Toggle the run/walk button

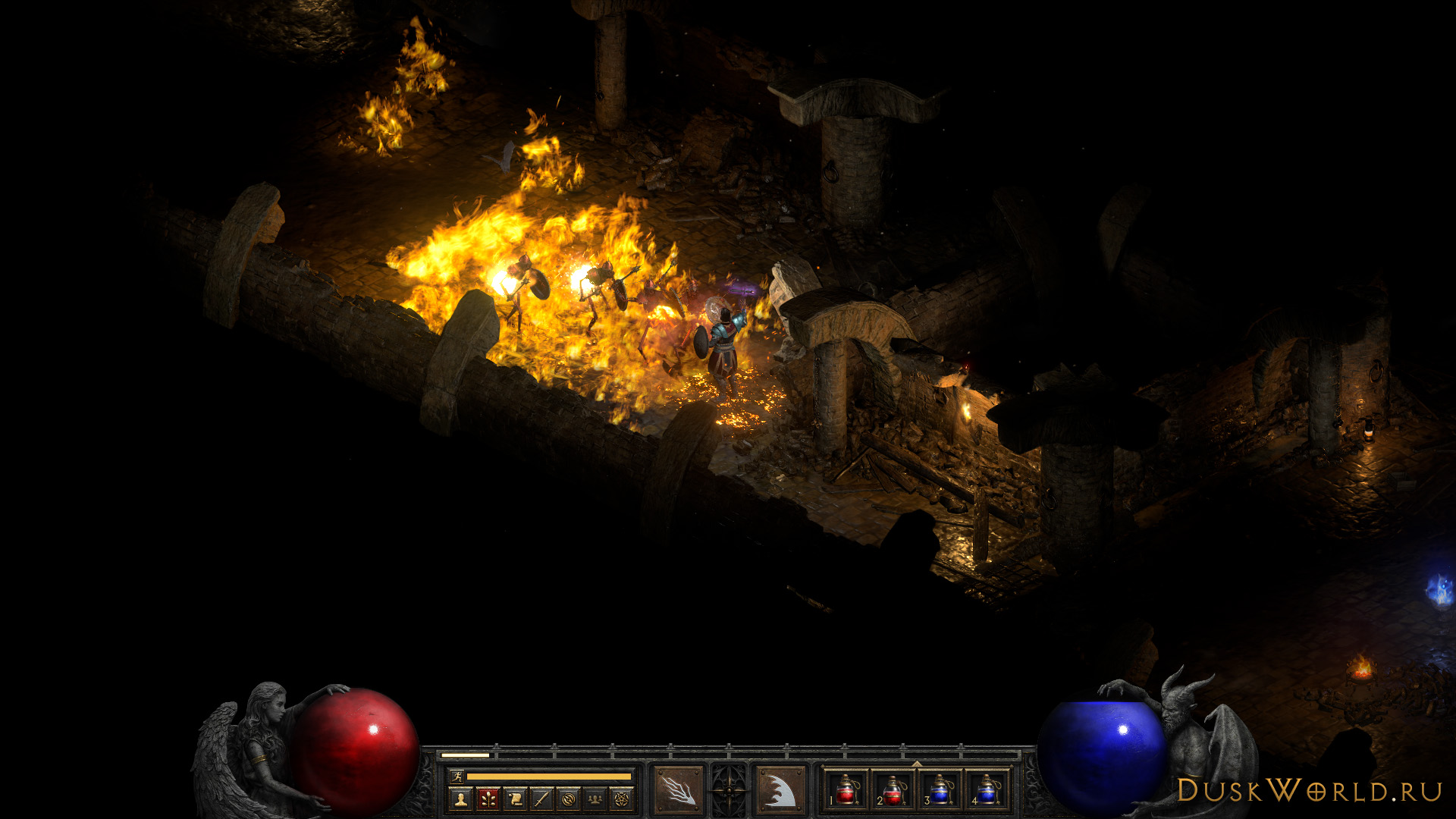point(457,776)
